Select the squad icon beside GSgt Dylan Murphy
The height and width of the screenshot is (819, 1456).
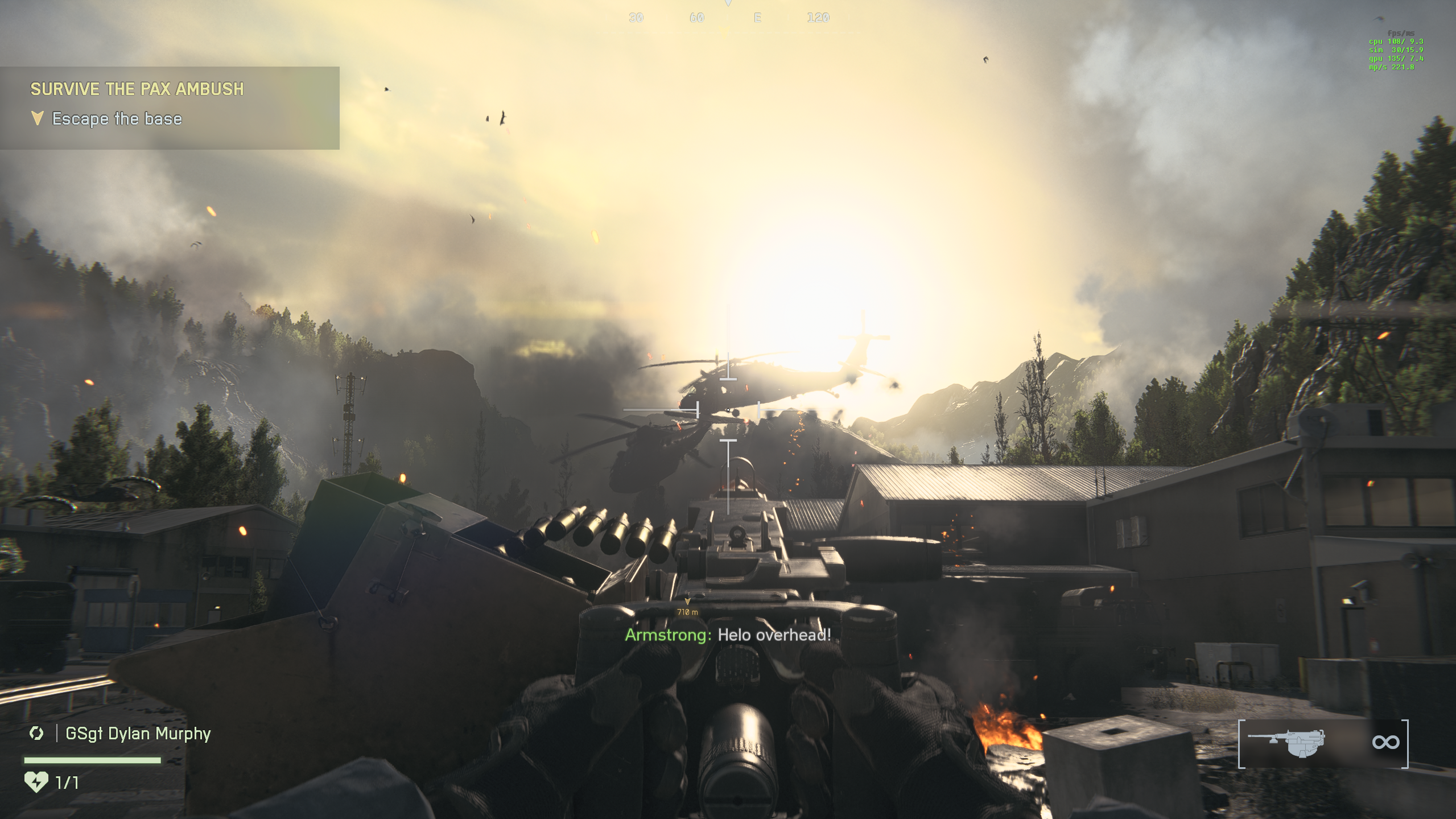36,734
